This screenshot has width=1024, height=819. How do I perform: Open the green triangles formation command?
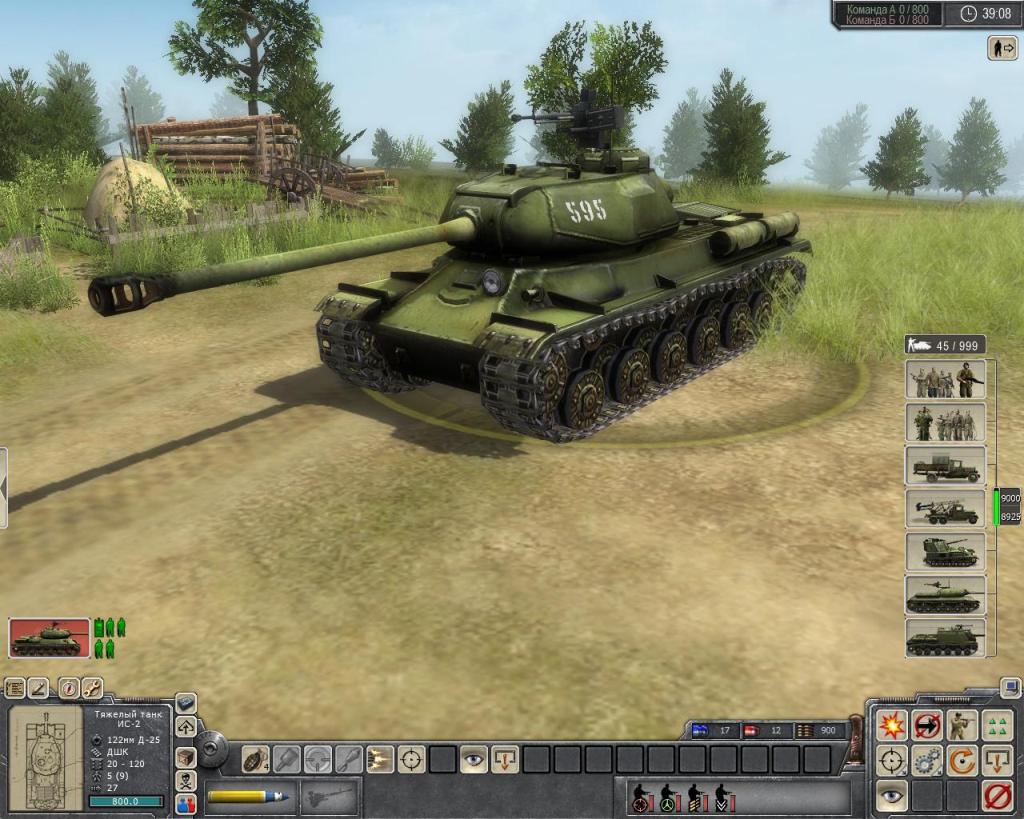coord(997,725)
